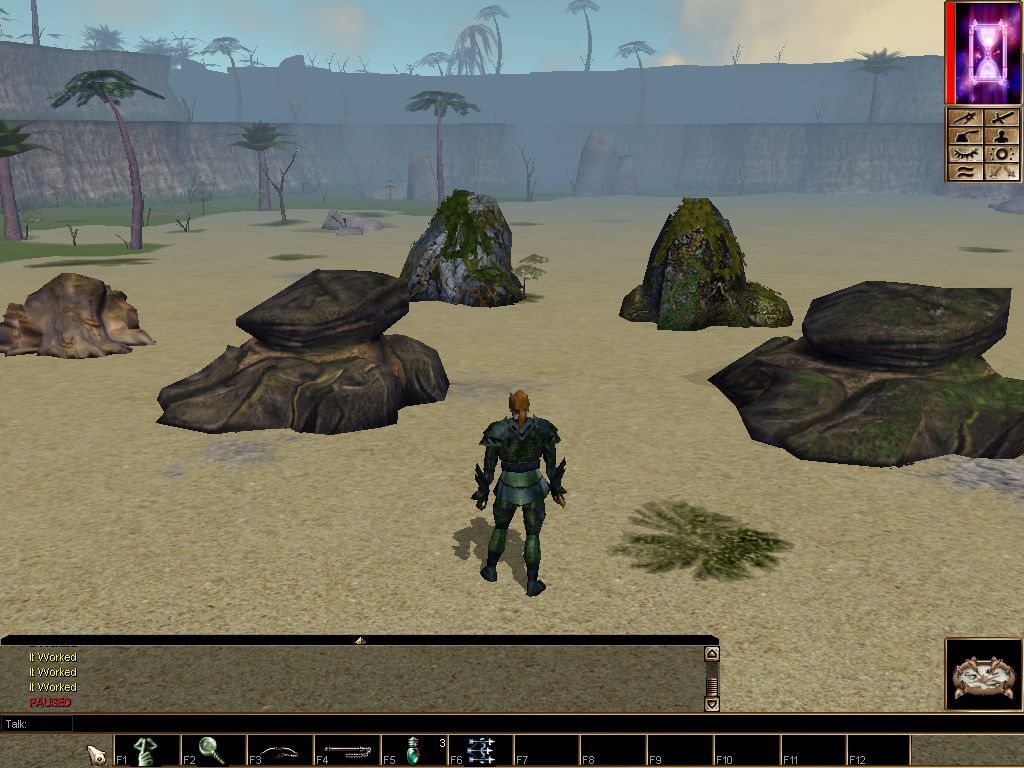Expand the chat window with the top arrow
This screenshot has height=768, width=1024.
point(359,640)
